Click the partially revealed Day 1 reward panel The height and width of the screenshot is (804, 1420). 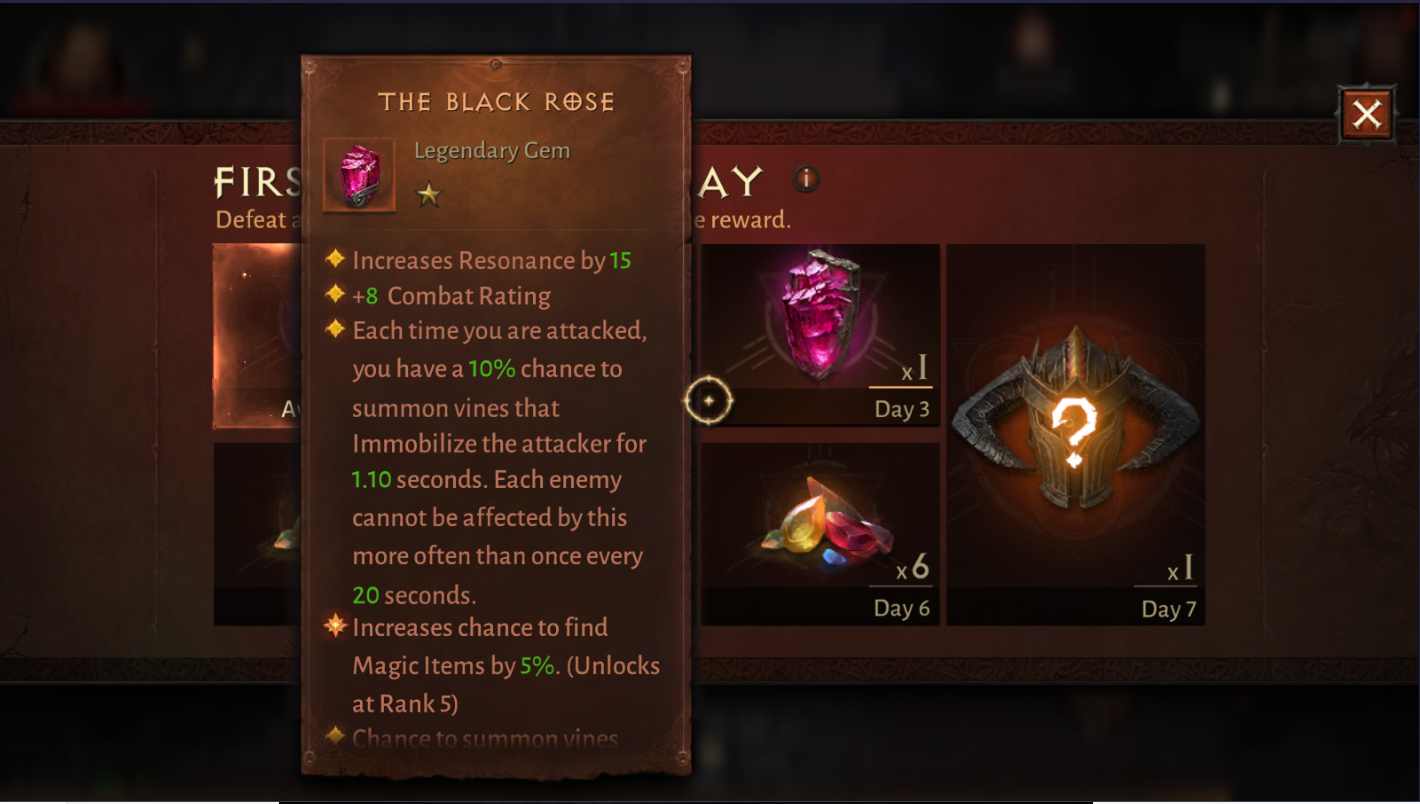255,330
